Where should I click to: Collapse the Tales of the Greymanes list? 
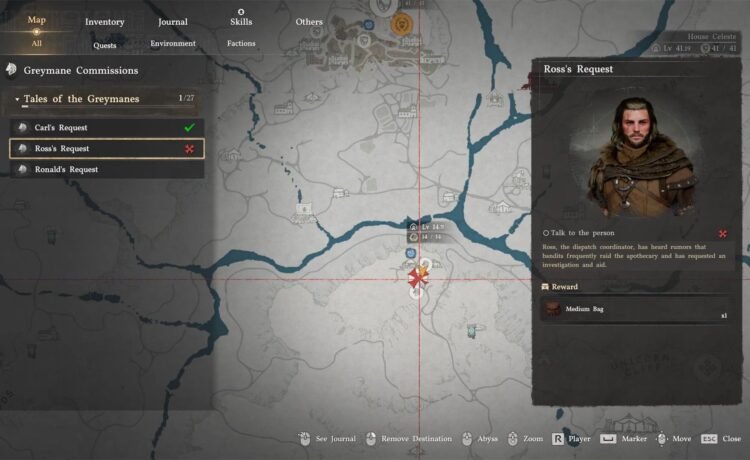click(x=18, y=99)
